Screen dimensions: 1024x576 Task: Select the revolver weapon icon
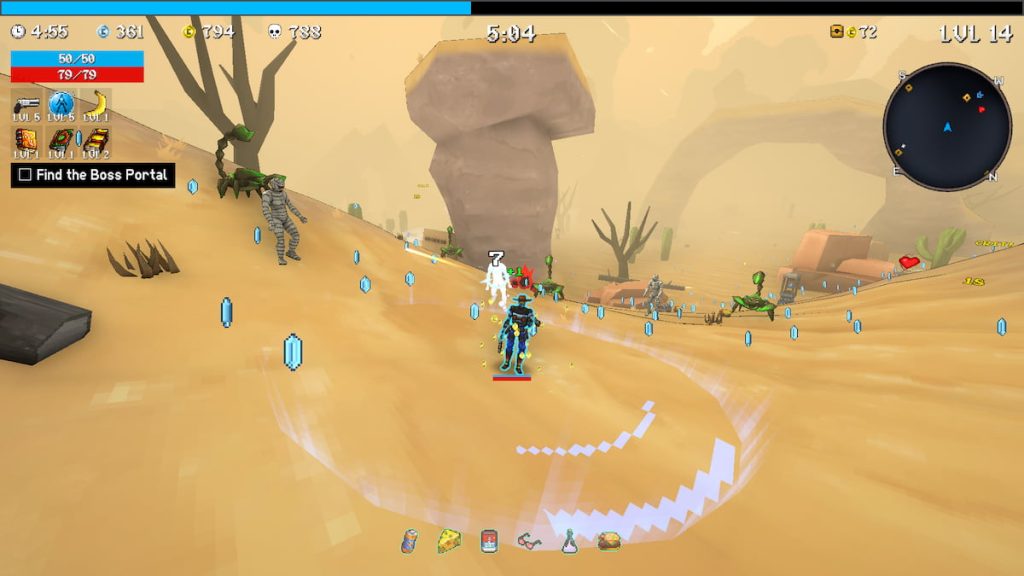coord(26,103)
